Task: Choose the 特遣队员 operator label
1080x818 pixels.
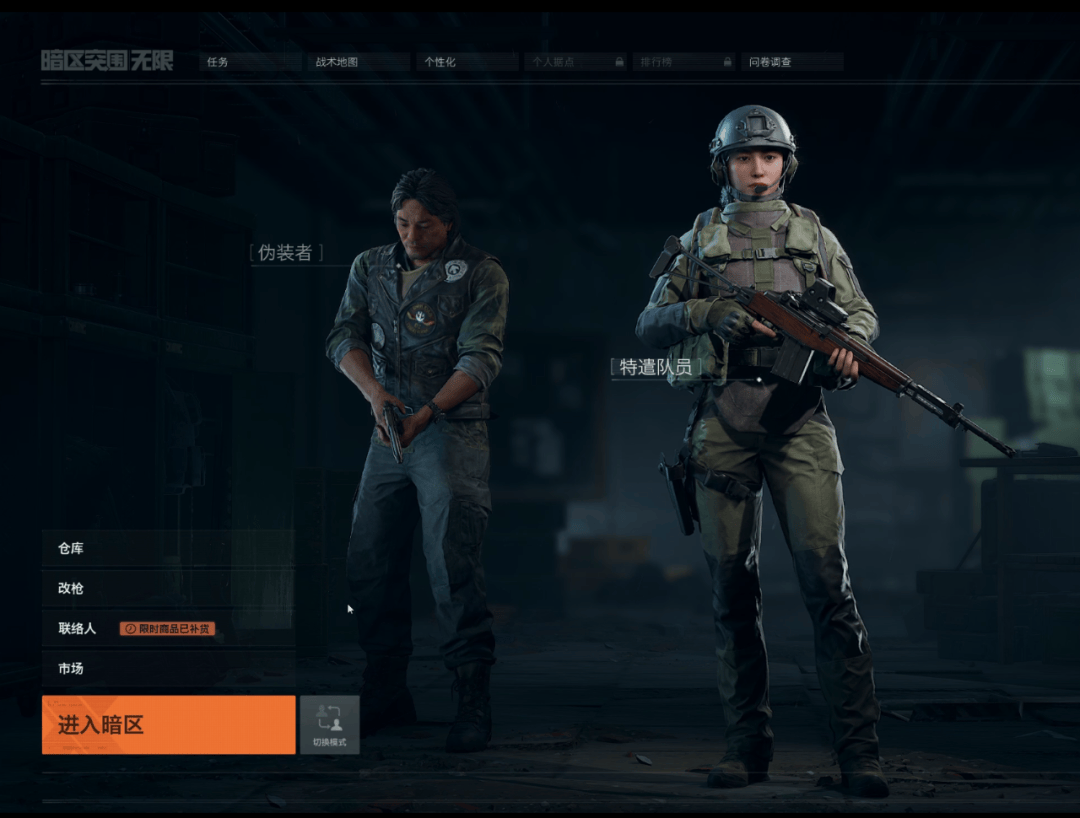Action: click(656, 367)
